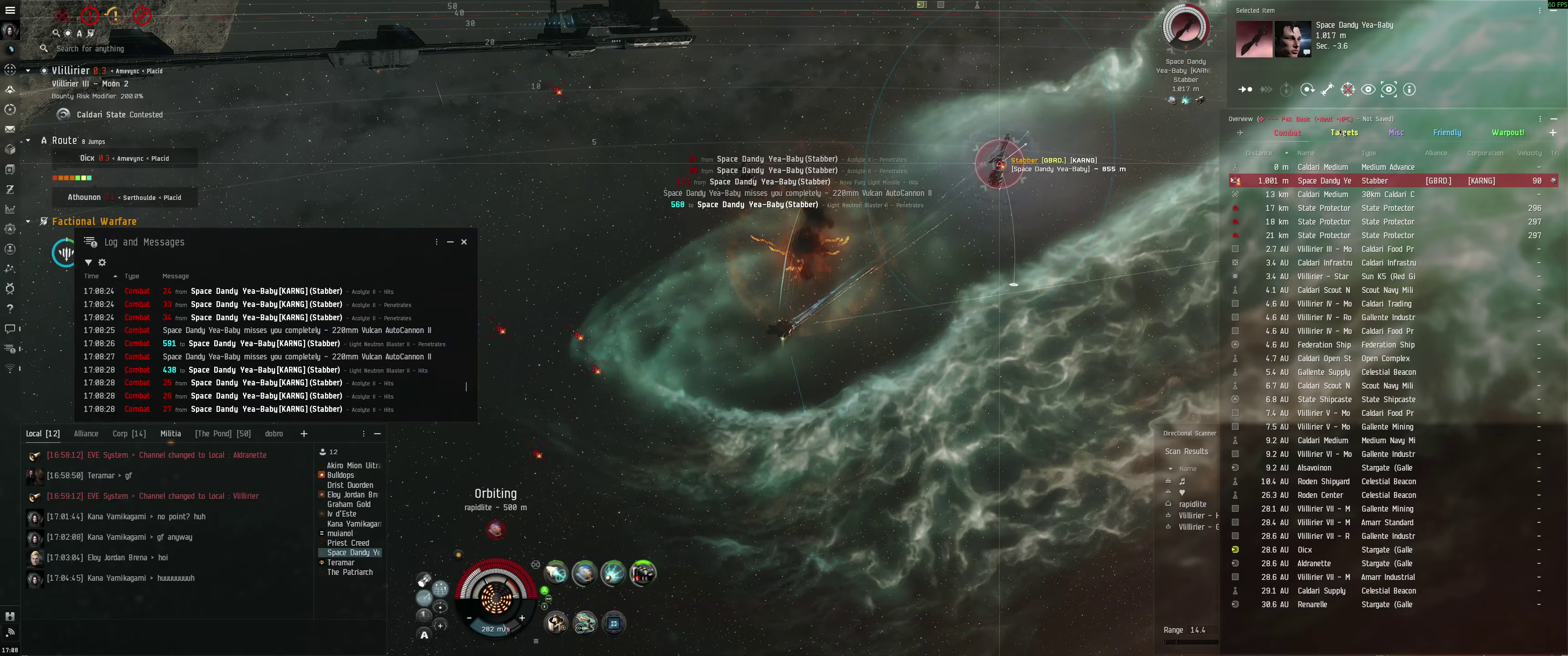1568x656 pixels.
Task: Open the Log filter funnel menu
Action: click(88, 263)
